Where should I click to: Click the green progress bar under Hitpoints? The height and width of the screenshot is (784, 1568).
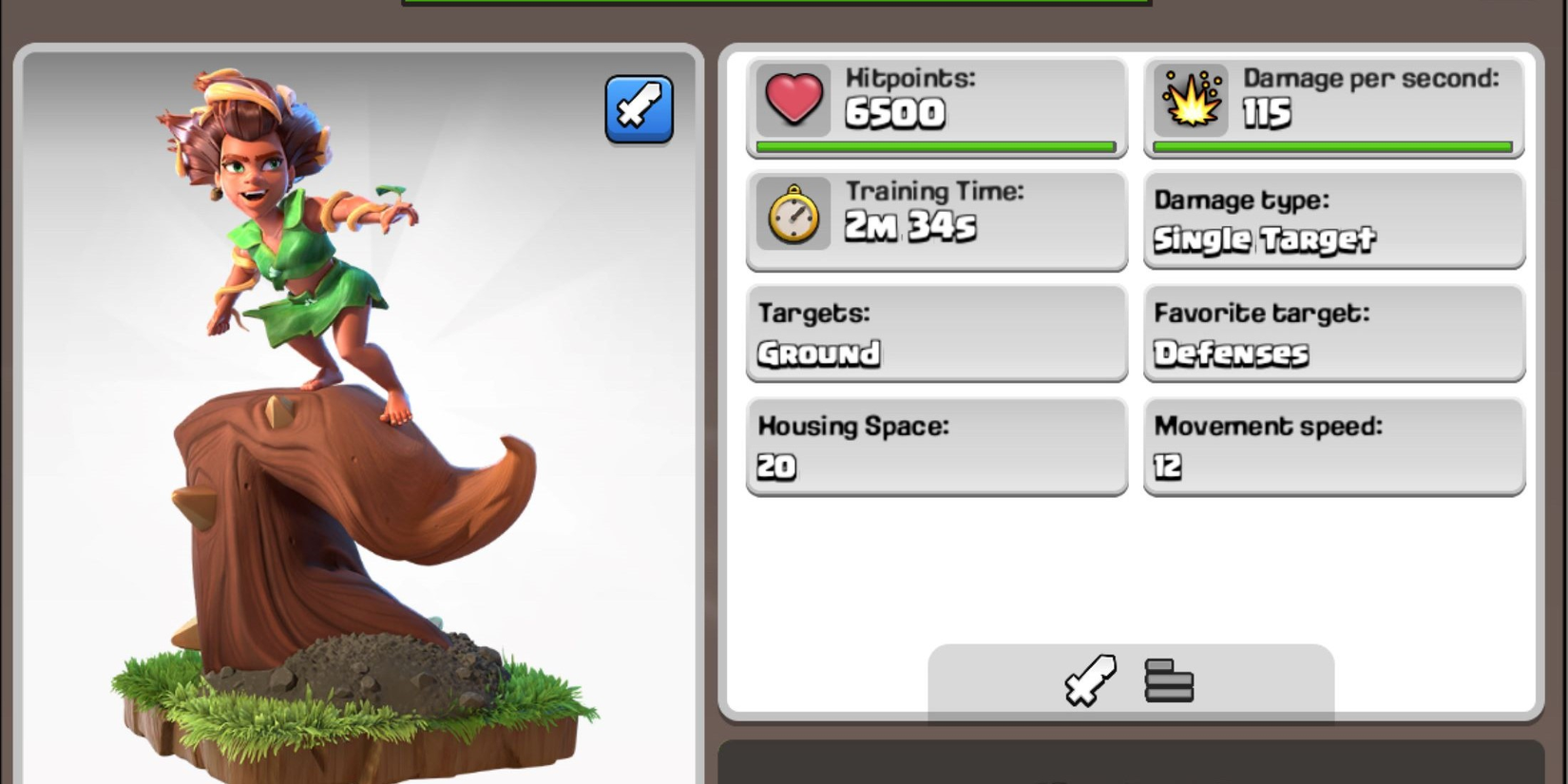click(936, 147)
